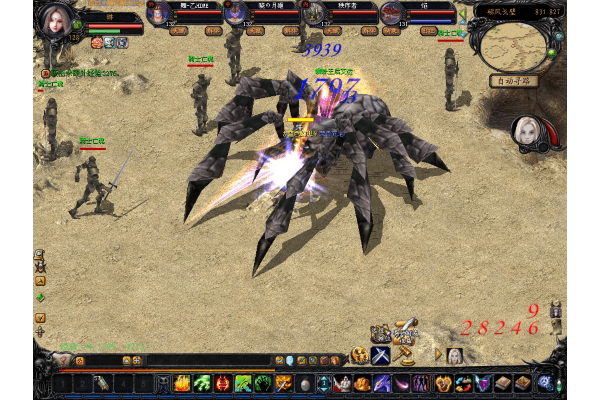600x400 pixels.
Task: Activate the blue wings skill icon
Action: [x=482, y=383]
